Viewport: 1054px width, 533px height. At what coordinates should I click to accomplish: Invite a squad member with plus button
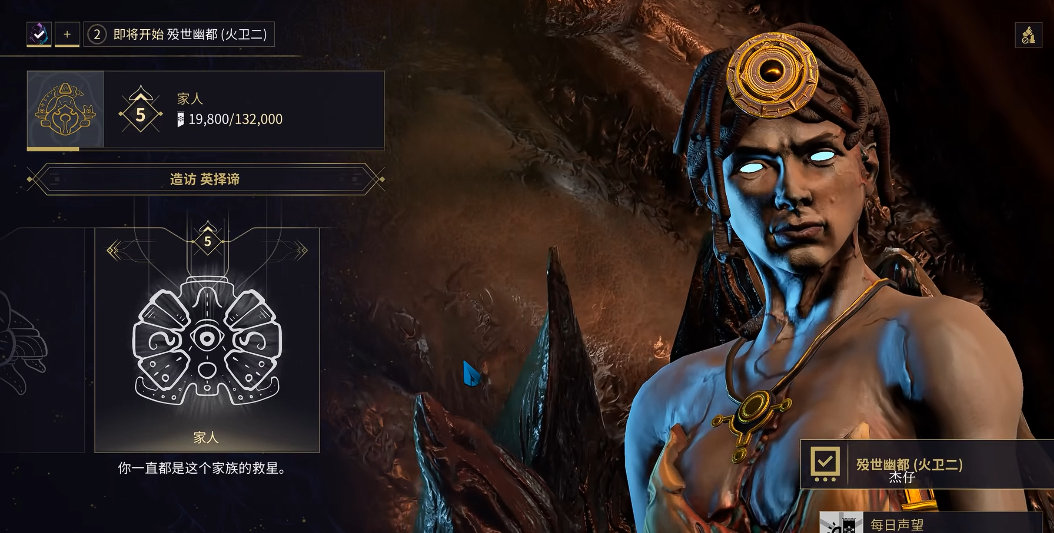67,34
